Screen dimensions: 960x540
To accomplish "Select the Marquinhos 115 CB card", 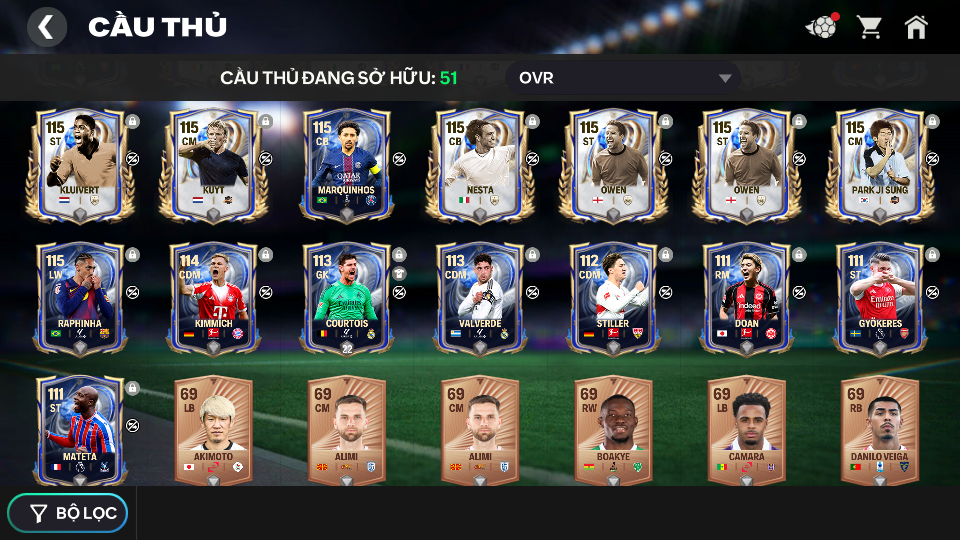I will pos(346,163).
